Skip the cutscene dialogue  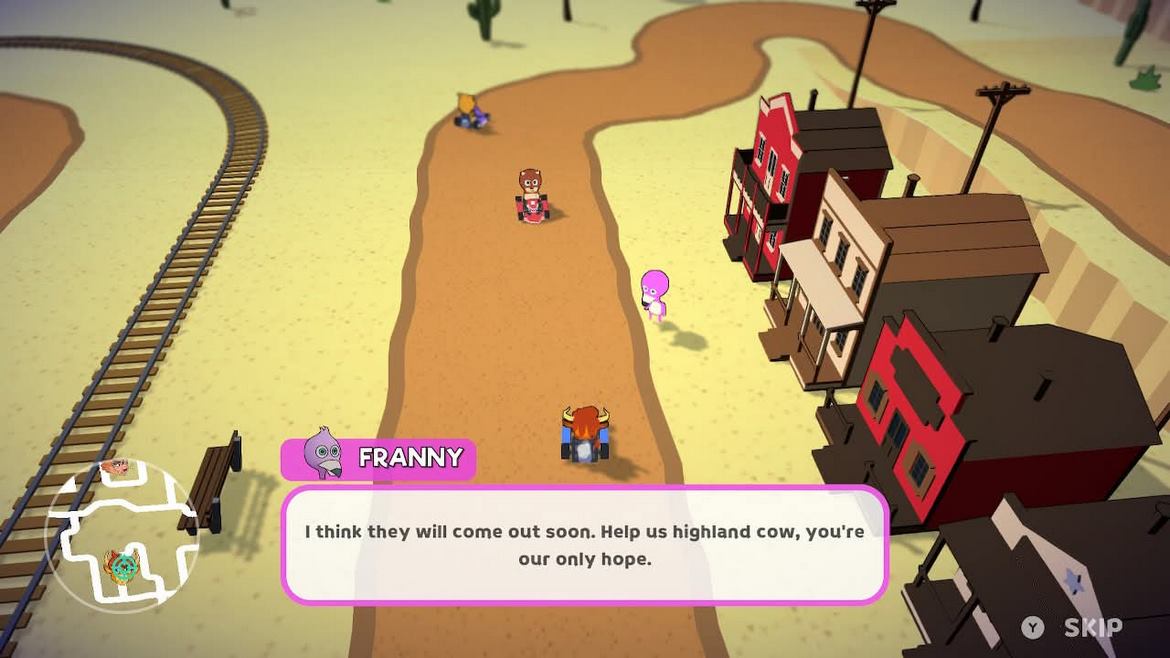click(1073, 627)
